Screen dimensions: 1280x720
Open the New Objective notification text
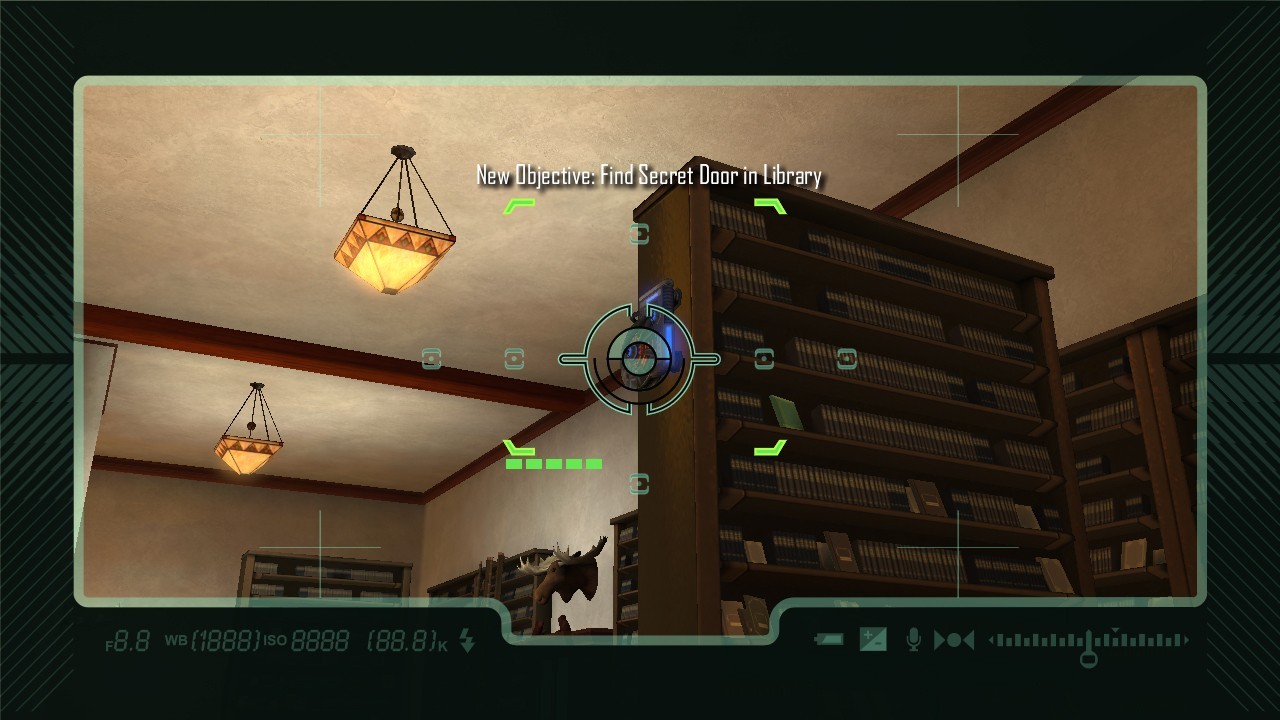point(648,176)
